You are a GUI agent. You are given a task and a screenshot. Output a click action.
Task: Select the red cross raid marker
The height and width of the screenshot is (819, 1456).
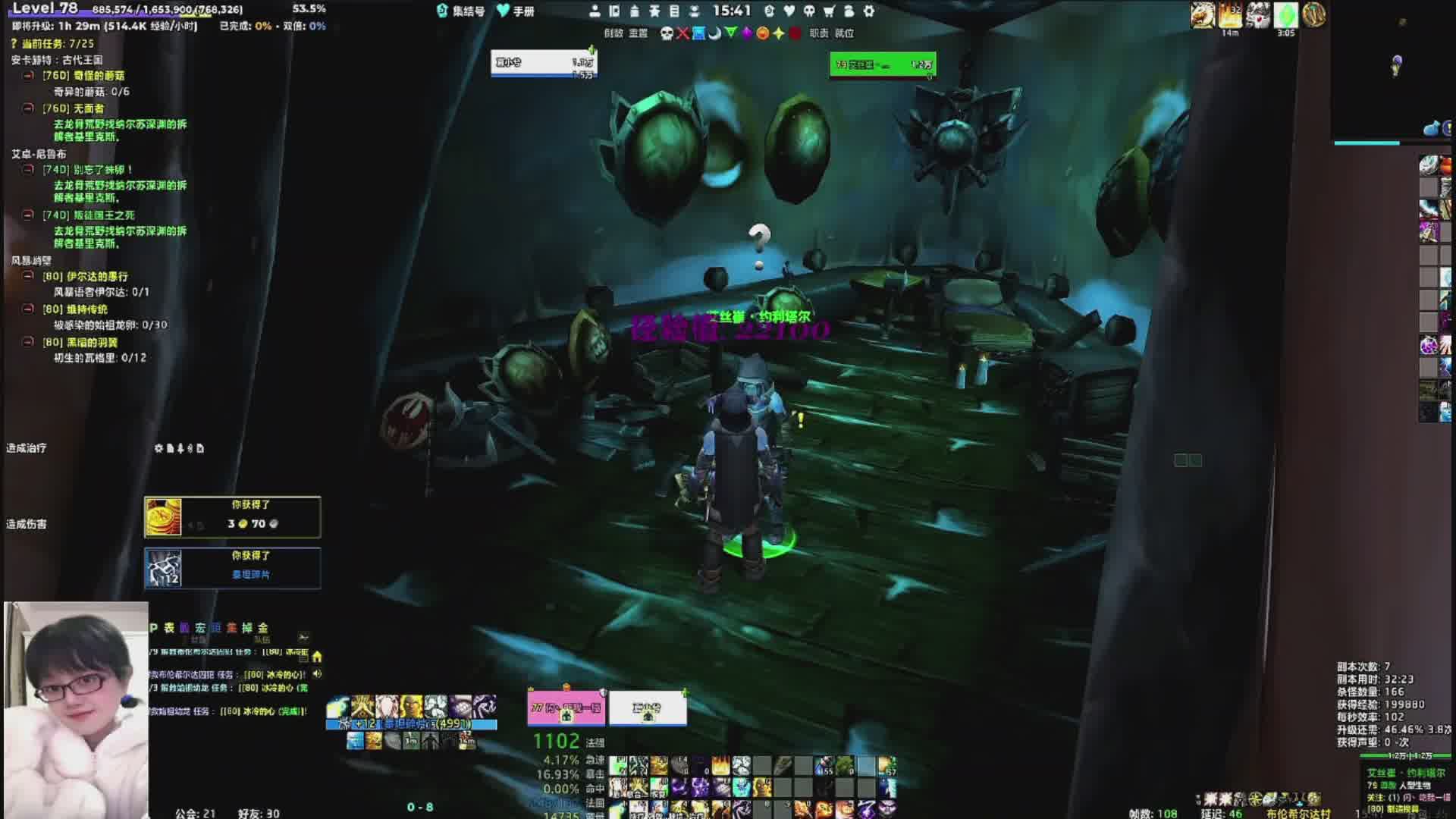pos(682,33)
